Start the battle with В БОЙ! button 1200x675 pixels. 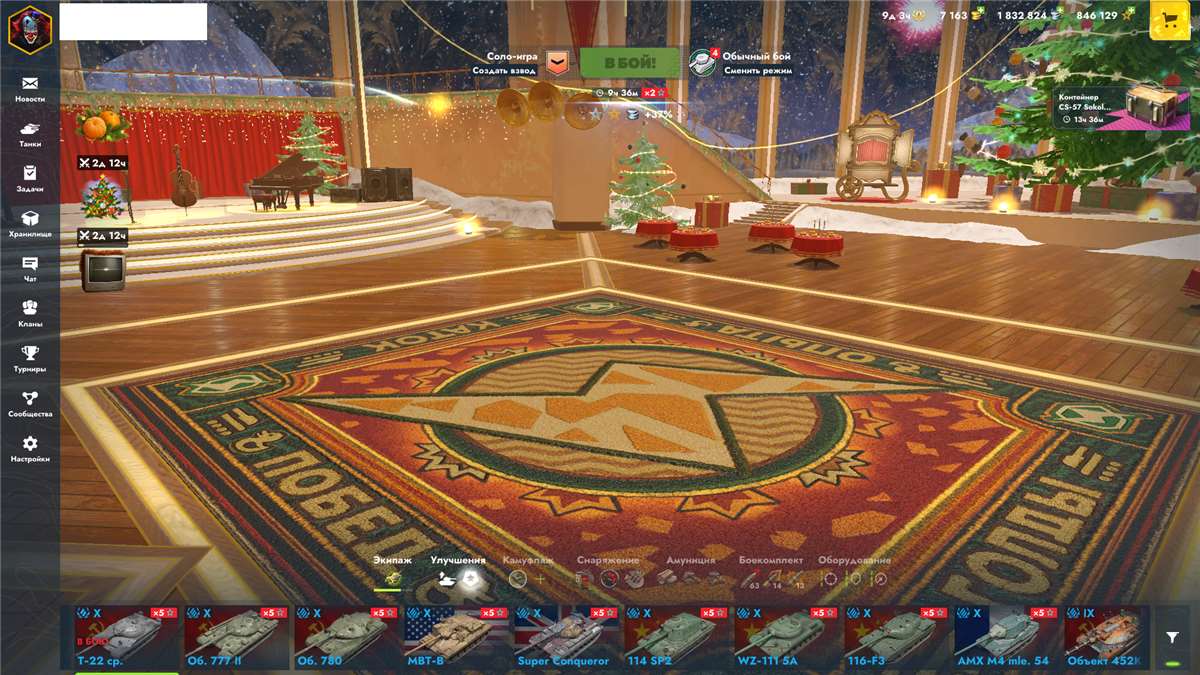(630, 63)
